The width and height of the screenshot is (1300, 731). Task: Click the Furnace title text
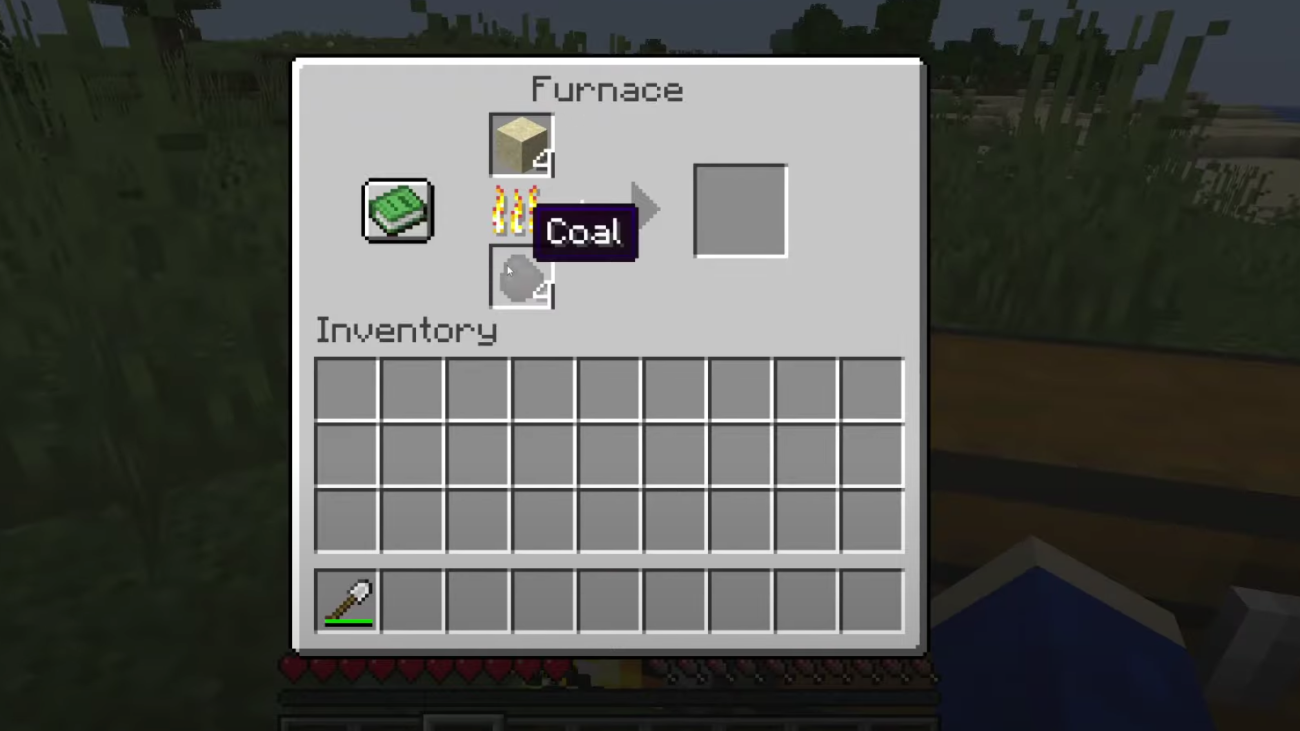(x=607, y=90)
